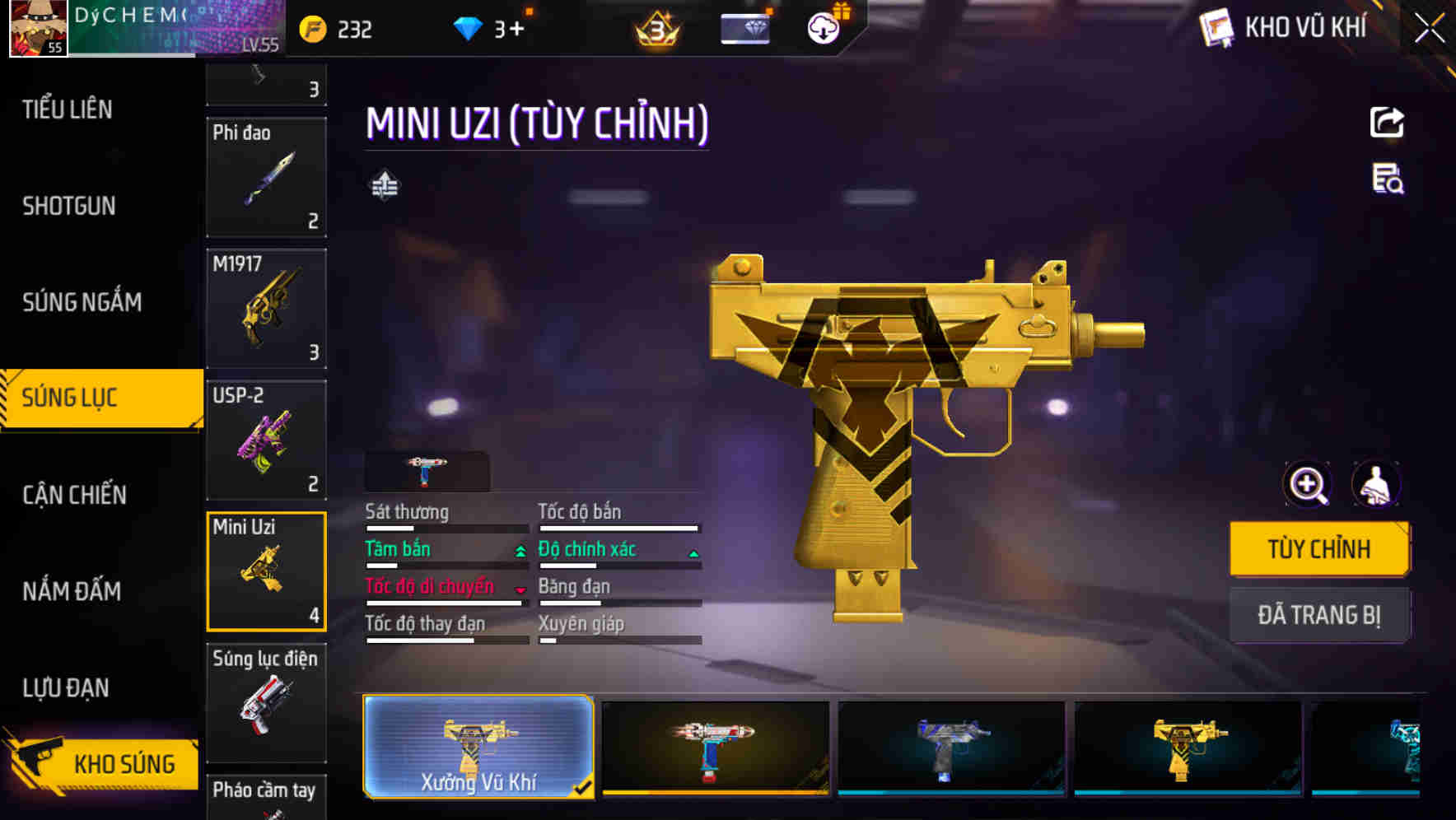The height and width of the screenshot is (820, 1456).
Task: Open the SÚNG NGẮM category
Action: 82,302
